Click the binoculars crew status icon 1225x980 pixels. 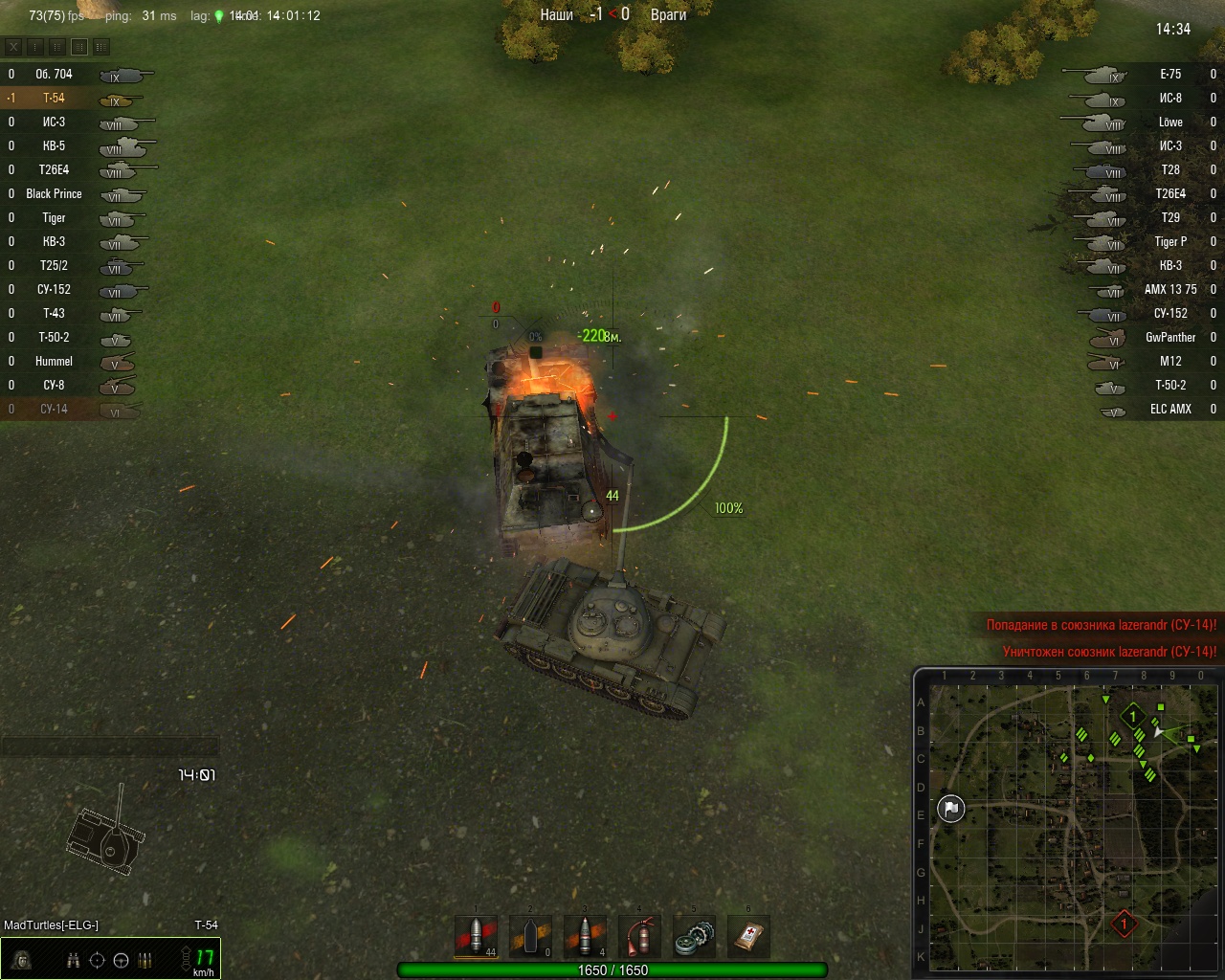tap(74, 961)
